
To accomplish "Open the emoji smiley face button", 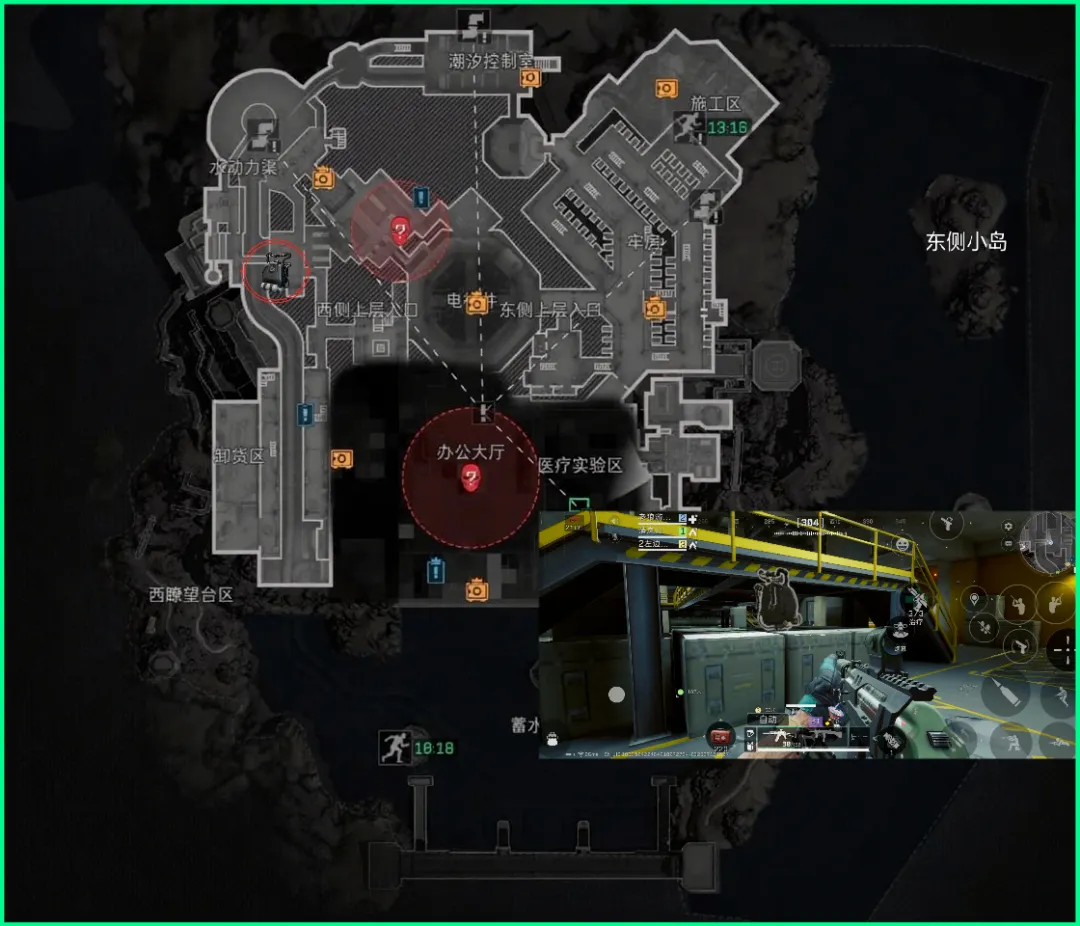I will pyautogui.click(x=903, y=545).
